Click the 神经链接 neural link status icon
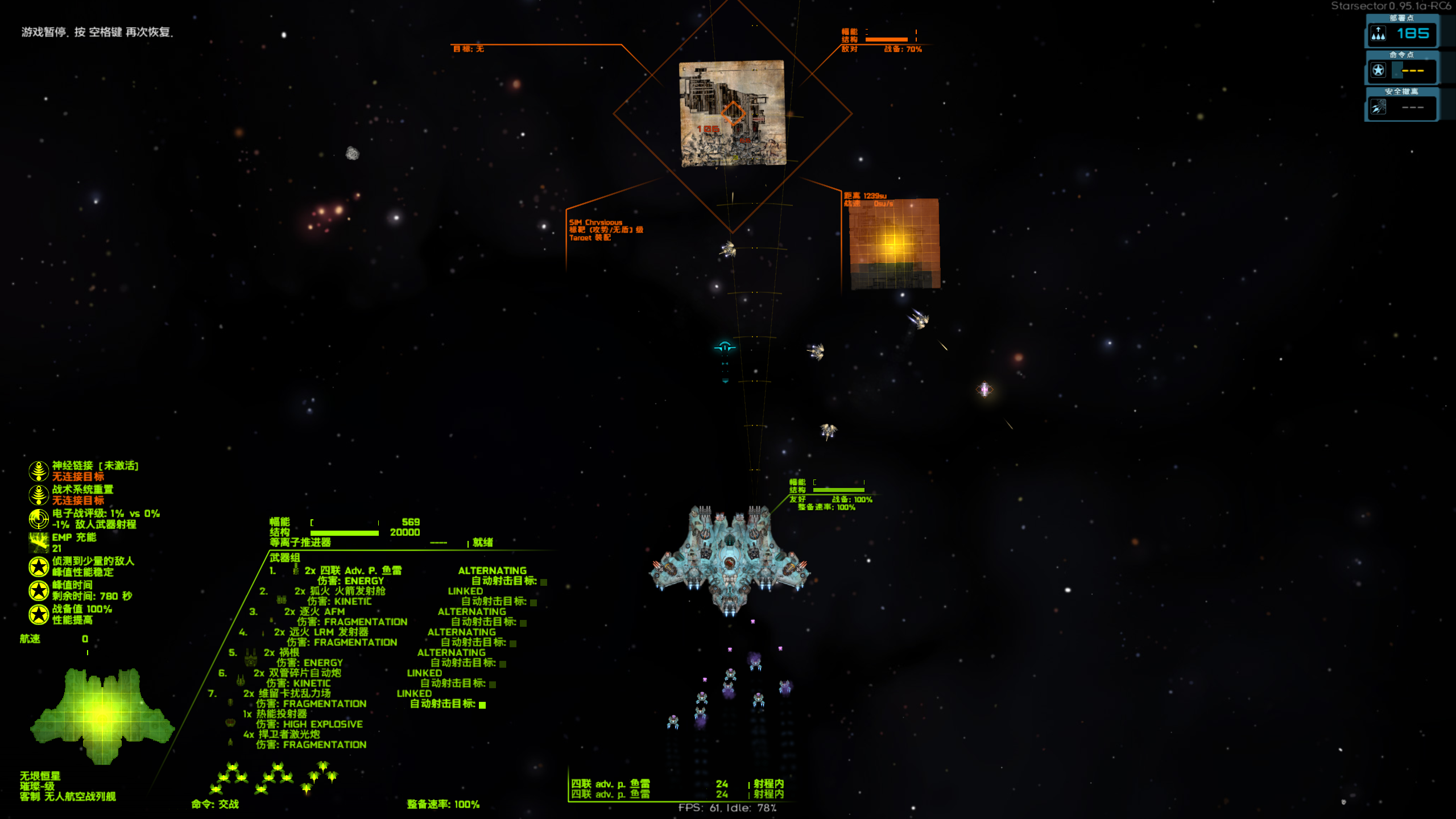 click(39, 471)
